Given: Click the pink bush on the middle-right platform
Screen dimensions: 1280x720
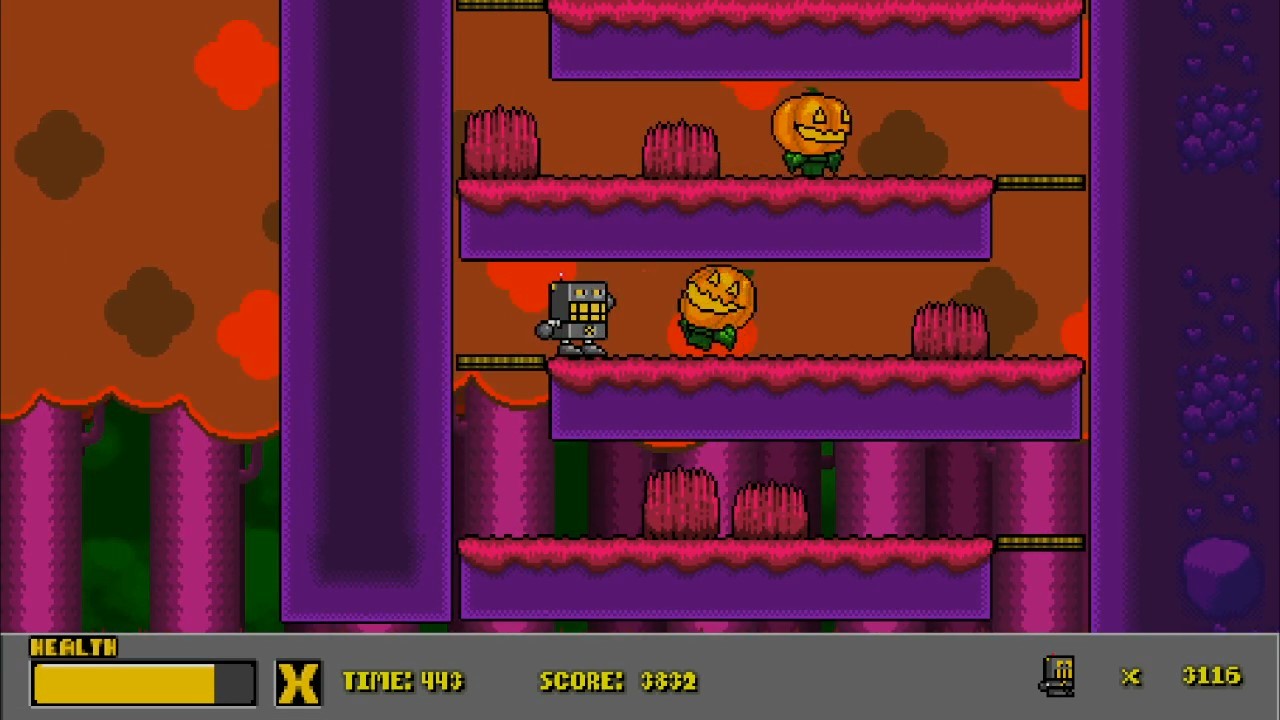Looking at the screenshot, I should 948,330.
